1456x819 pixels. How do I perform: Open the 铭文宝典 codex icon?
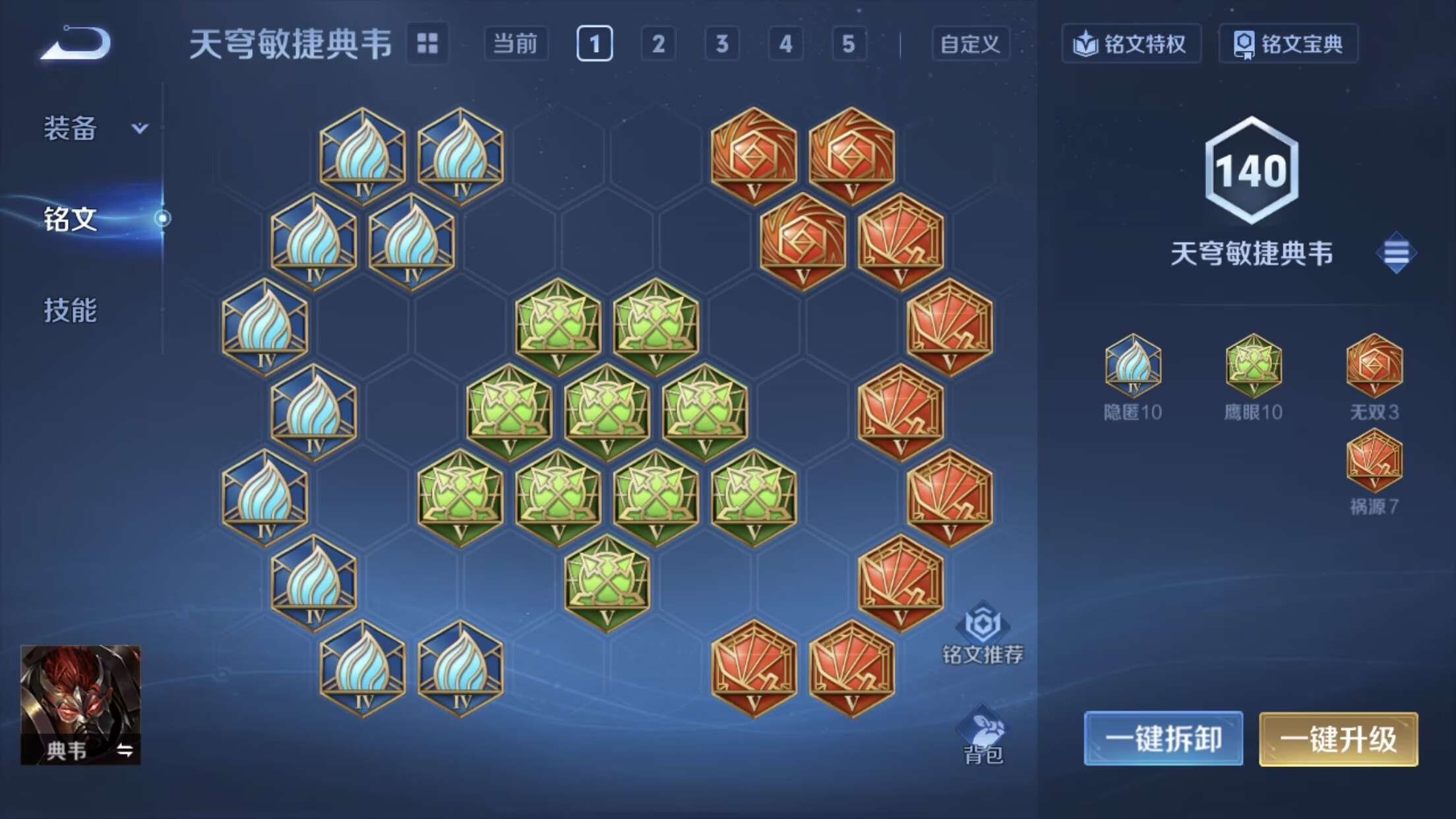click(1289, 44)
